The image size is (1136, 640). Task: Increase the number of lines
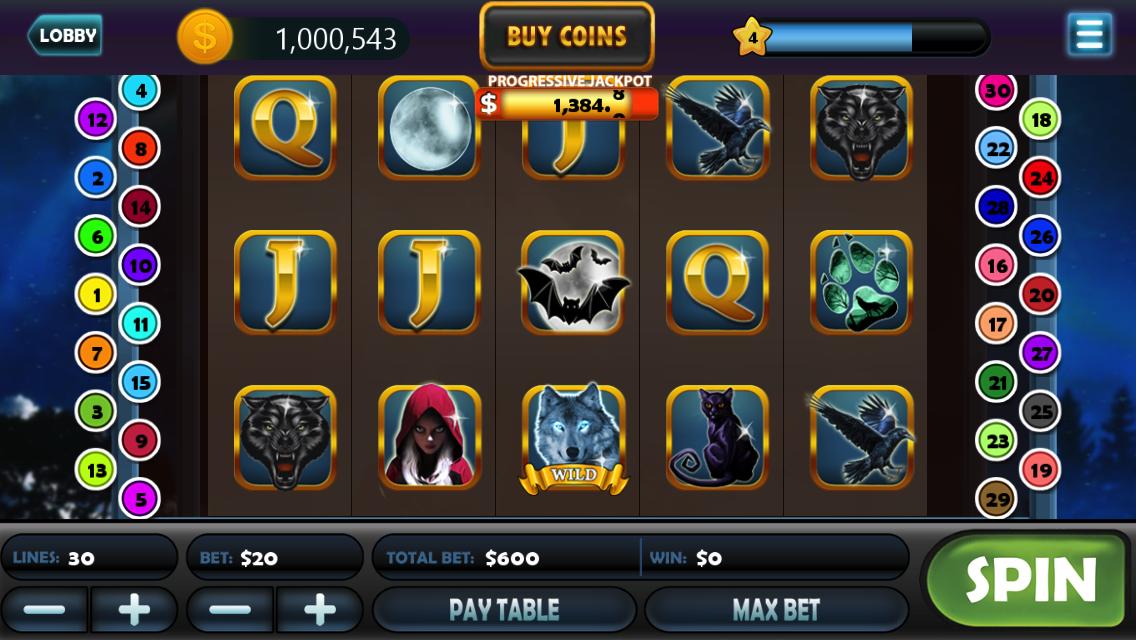[x=134, y=609]
